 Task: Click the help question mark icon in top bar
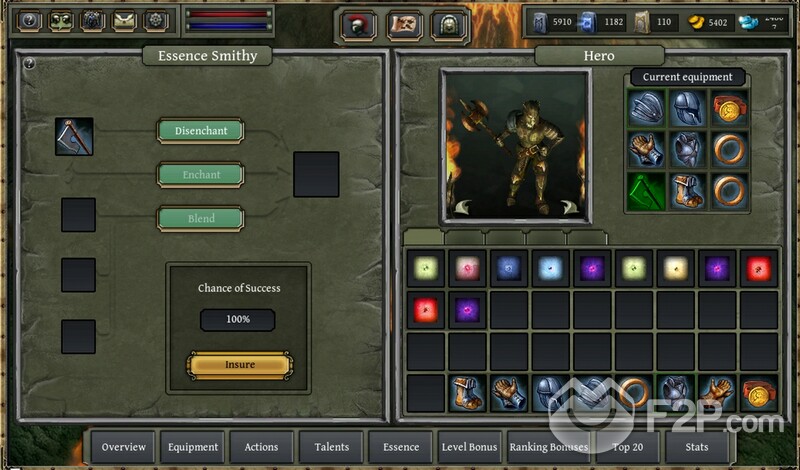tap(30, 20)
